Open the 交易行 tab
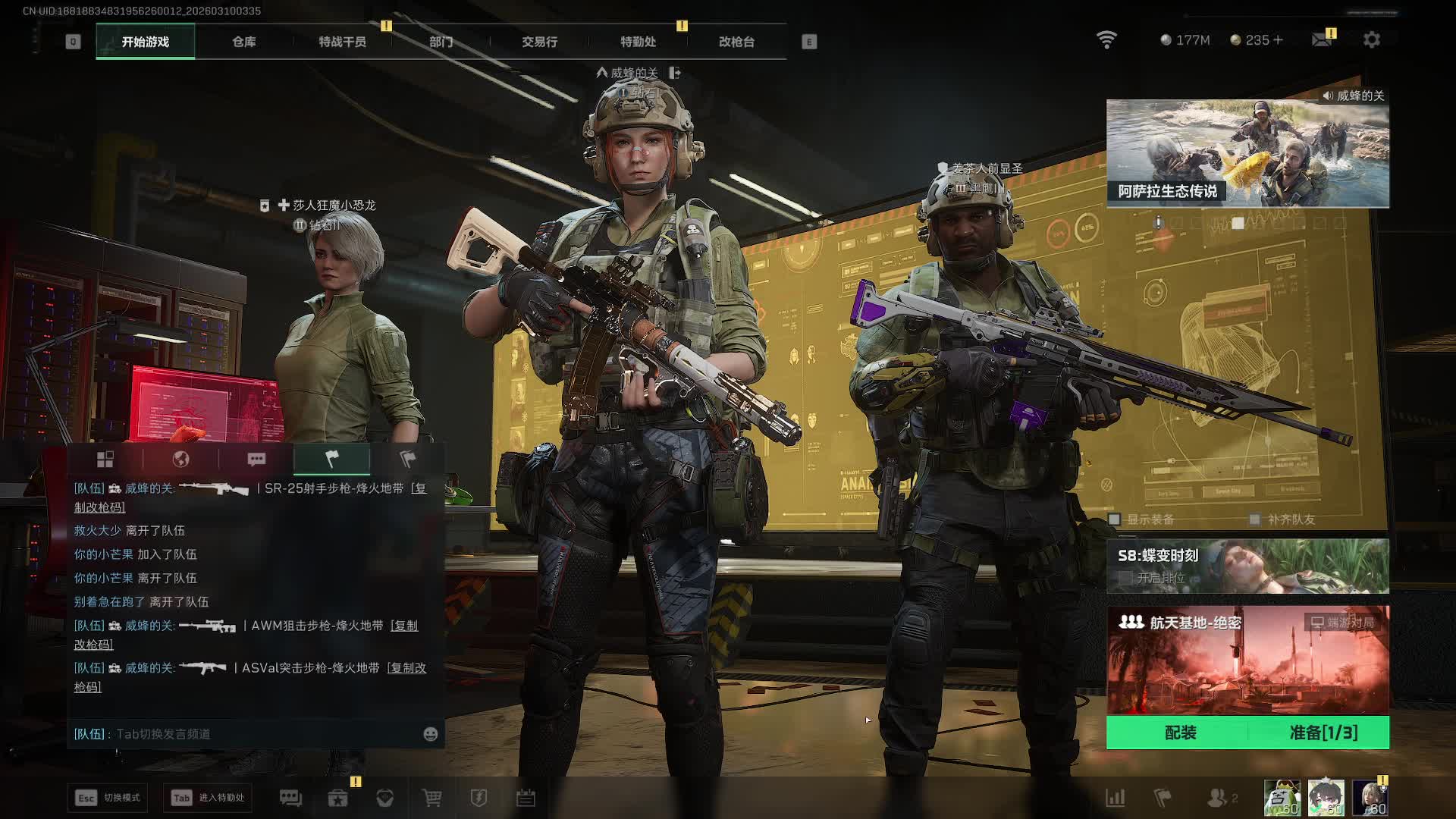Viewport: 1456px width, 819px height. tap(539, 42)
